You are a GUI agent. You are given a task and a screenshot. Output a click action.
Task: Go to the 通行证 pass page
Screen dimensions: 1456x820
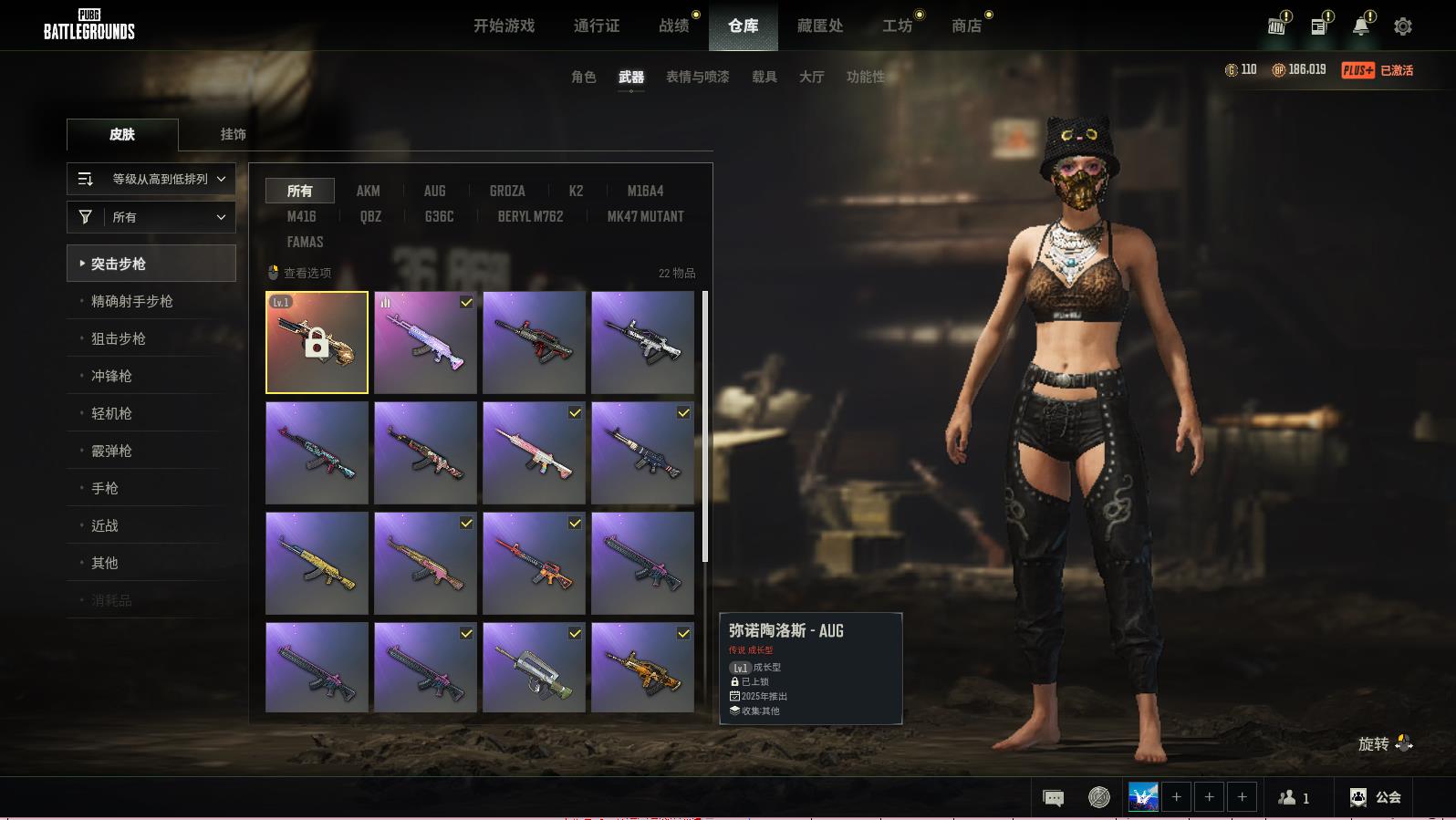[x=597, y=26]
